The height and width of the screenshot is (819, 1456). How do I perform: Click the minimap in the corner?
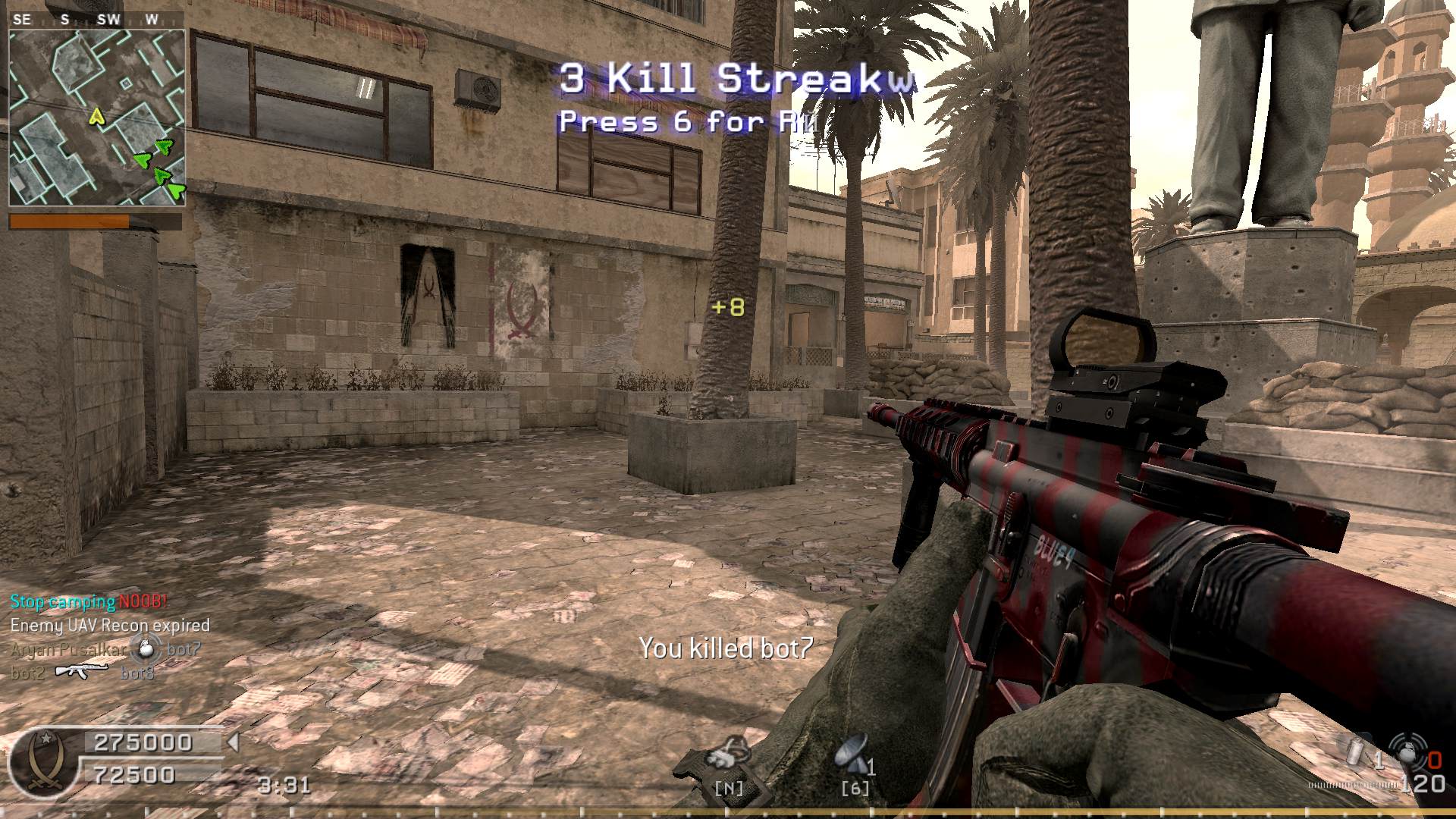tap(97, 118)
